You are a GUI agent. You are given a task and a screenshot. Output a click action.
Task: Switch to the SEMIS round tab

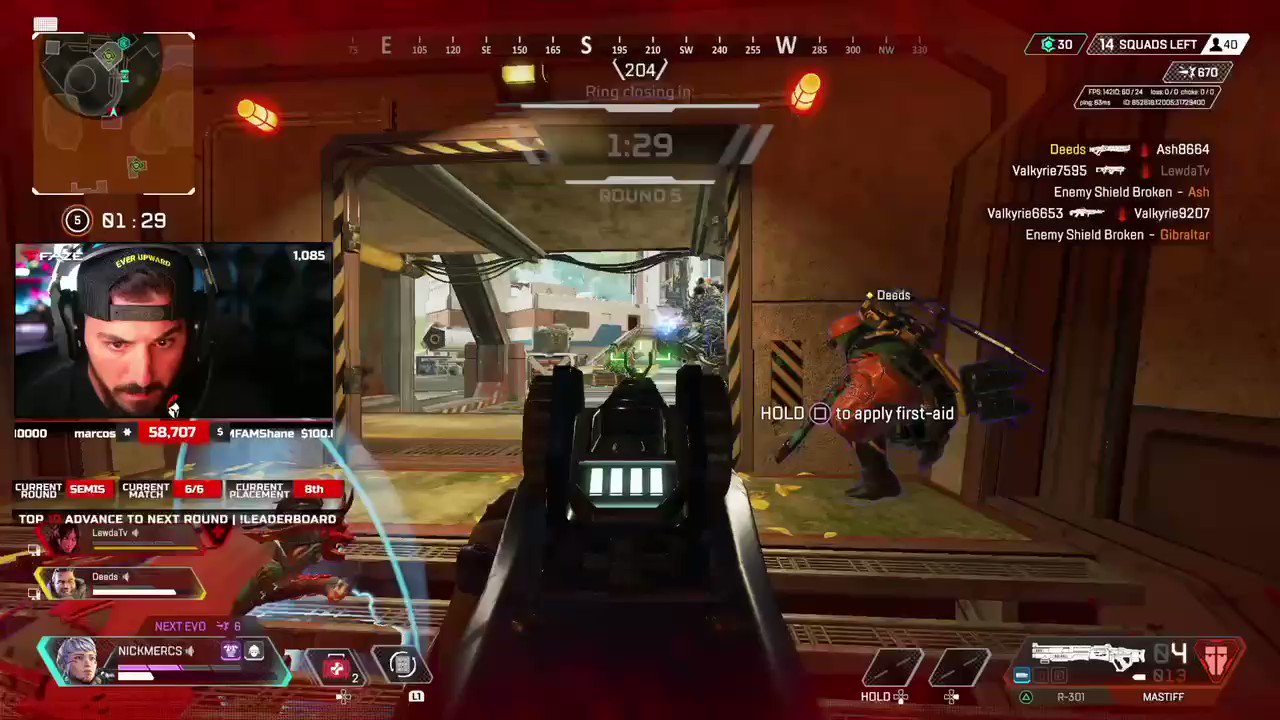coord(87,489)
